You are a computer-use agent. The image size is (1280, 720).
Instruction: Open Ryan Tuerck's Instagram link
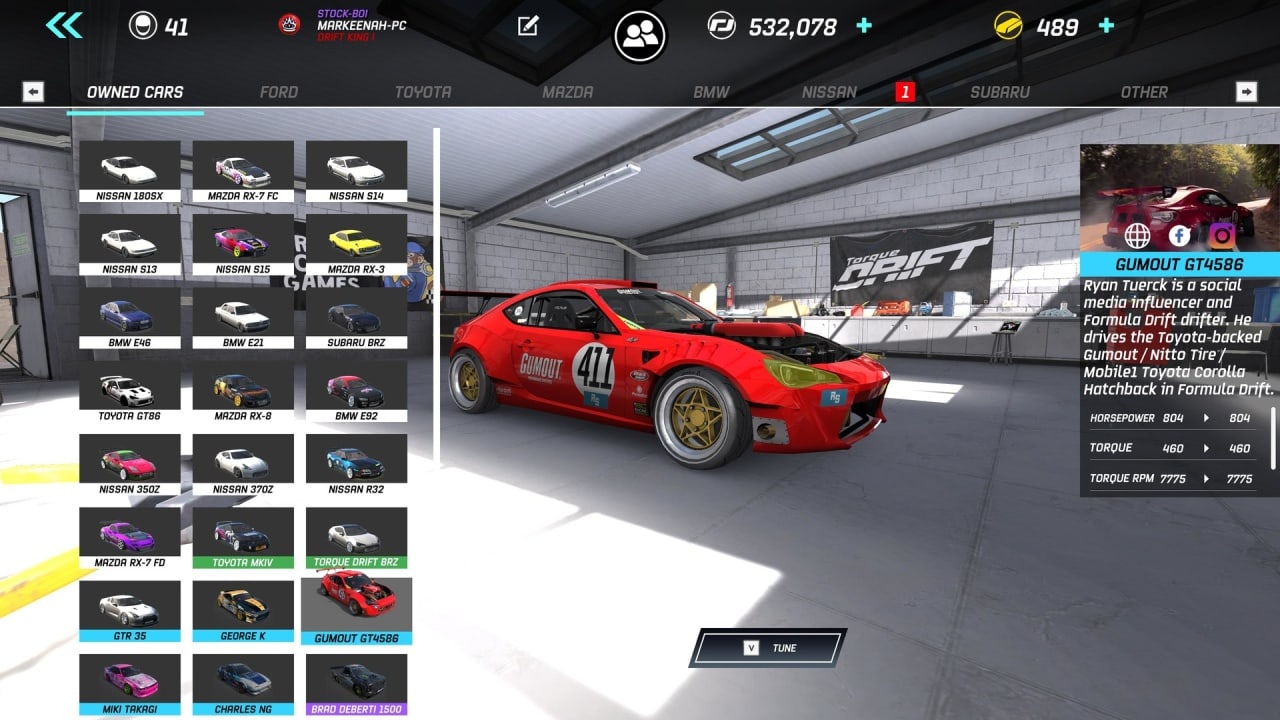(x=1221, y=236)
